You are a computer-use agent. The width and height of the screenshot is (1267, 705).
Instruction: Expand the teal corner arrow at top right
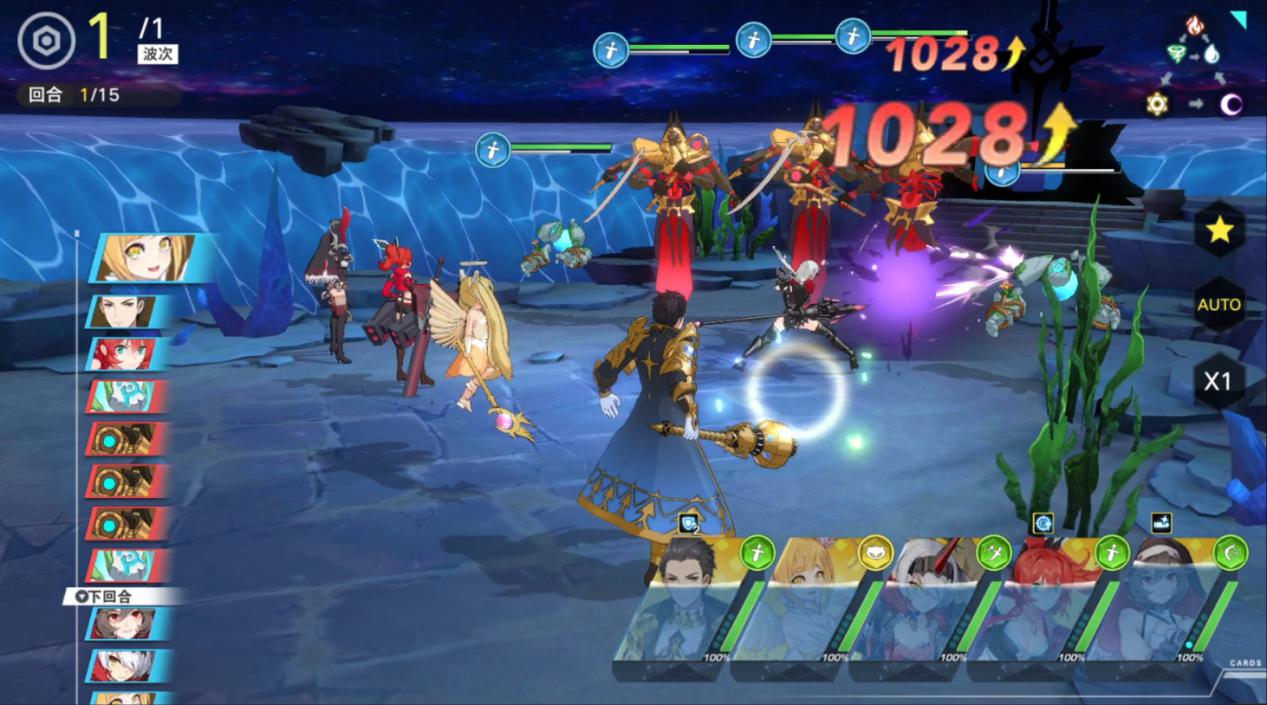pyautogui.click(x=1238, y=19)
